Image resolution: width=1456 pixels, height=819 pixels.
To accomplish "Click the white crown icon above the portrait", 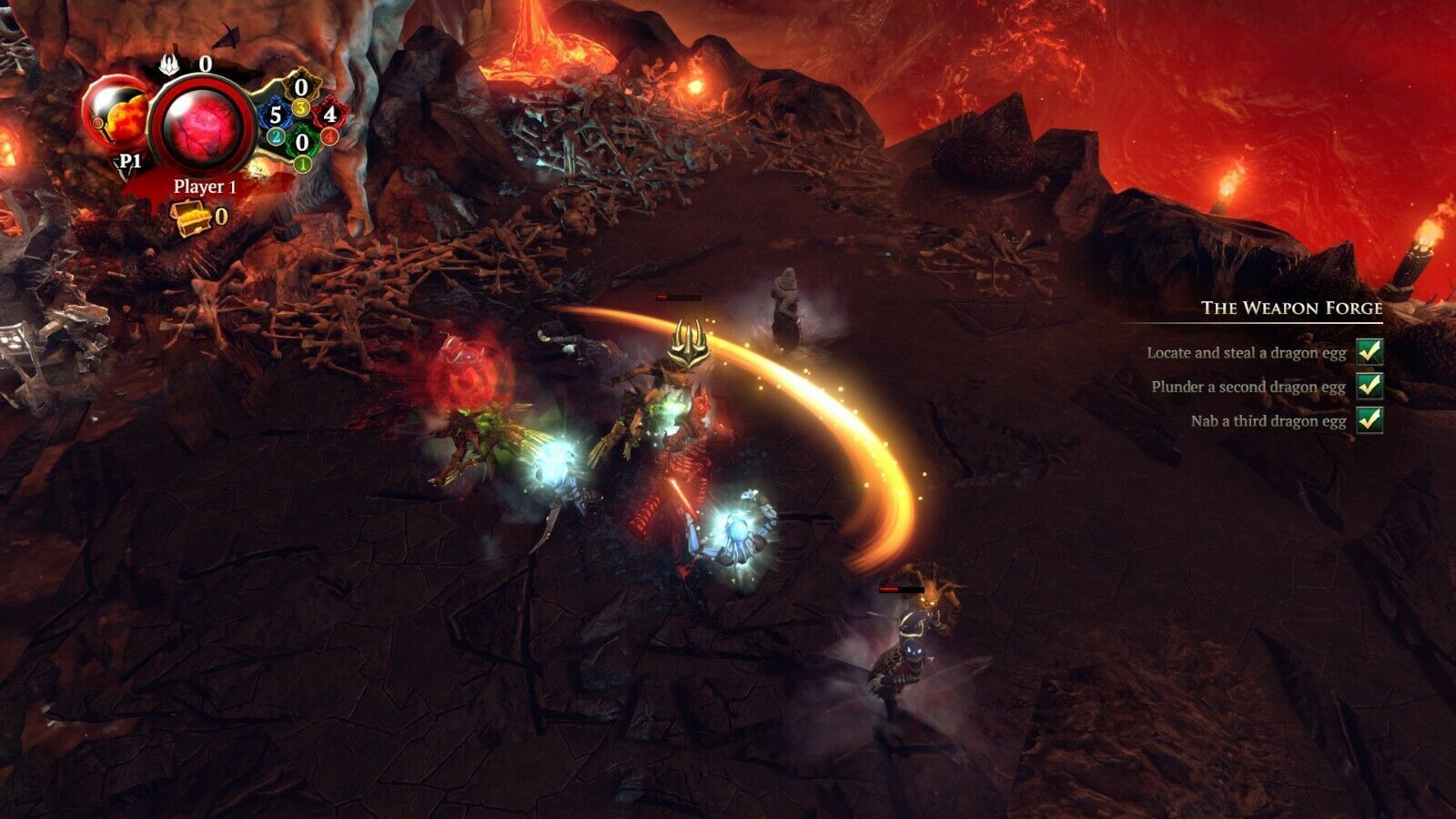I will click(170, 64).
